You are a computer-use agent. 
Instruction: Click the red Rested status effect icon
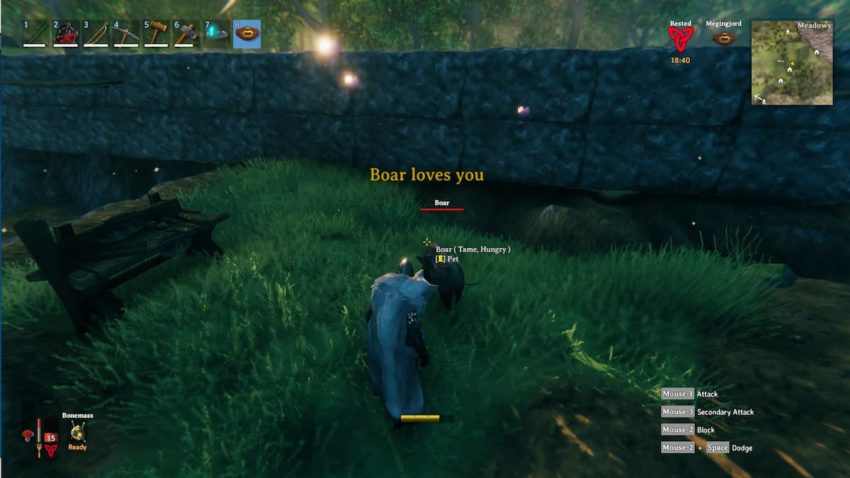click(x=680, y=39)
